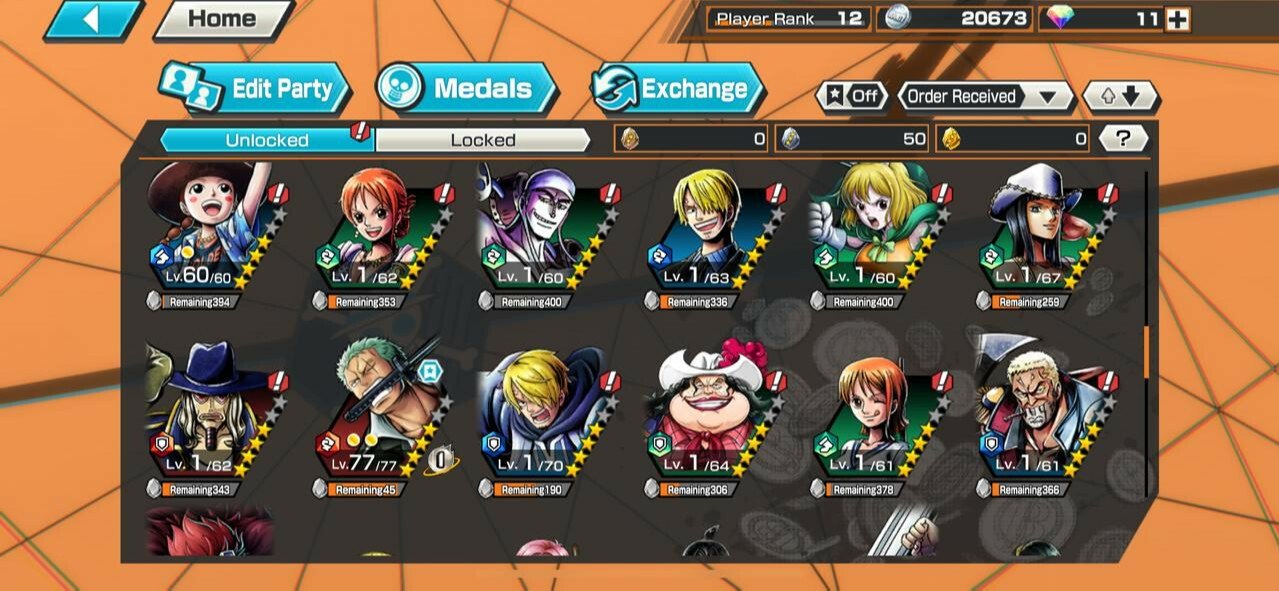Return to the Home screen
Image resolution: width=1279 pixels, height=591 pixels.
tap(222, 19)
